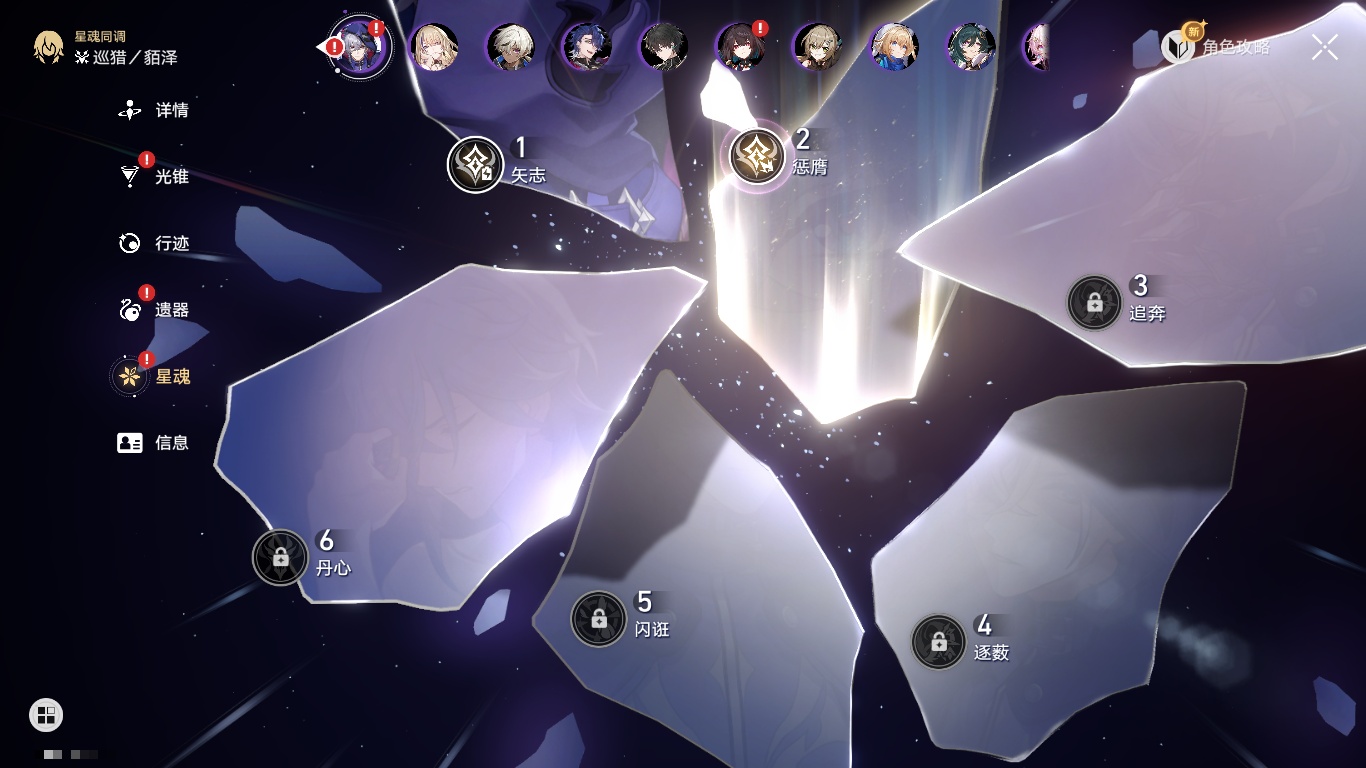Select the blue-haired grinning character portrait
The height and width of the screenshot is (768, 1366).
pyautogui.click(x=587, y=47)
